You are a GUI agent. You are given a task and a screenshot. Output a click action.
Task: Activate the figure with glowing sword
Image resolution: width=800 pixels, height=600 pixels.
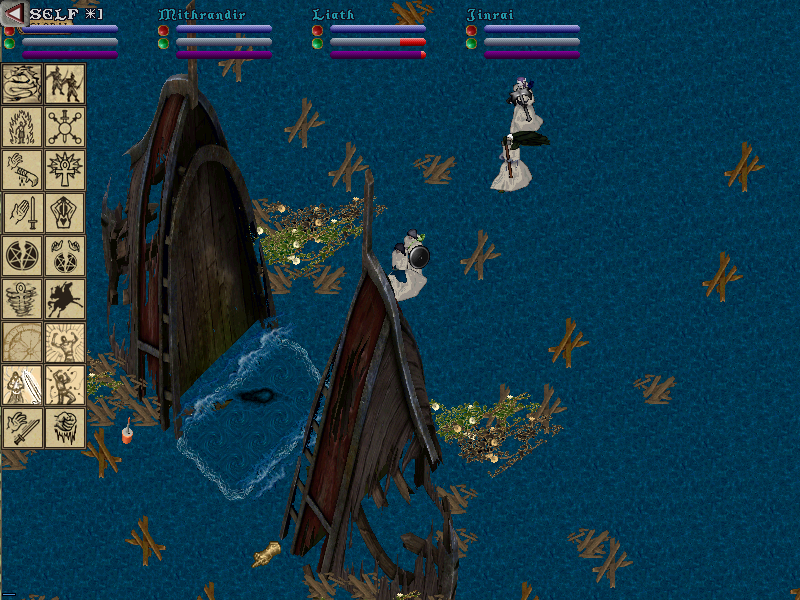pos(22,385)
